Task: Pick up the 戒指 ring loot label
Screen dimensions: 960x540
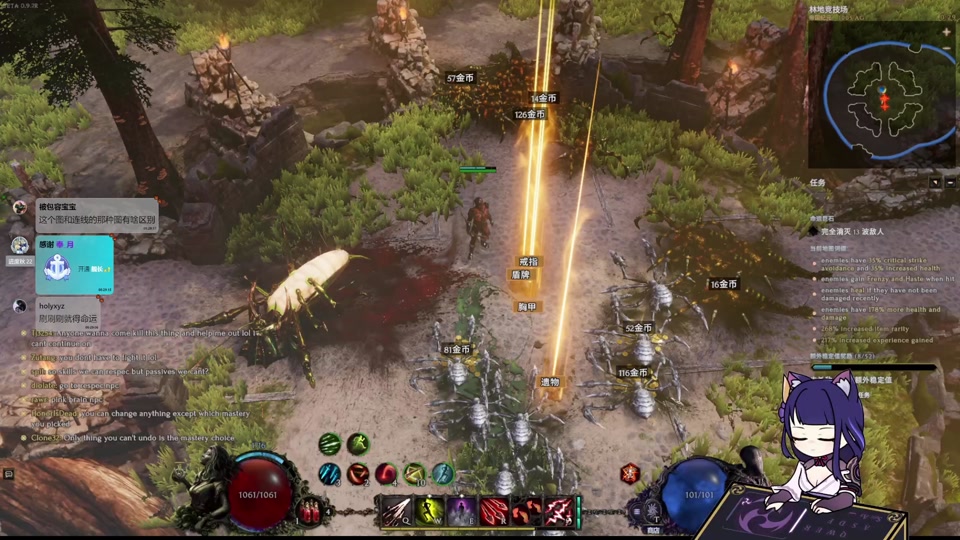Action: pyautogui.click(x=529, y=262)
